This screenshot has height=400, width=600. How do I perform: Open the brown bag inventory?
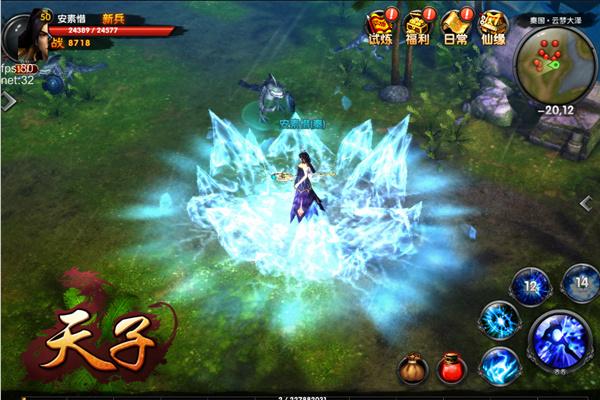pyautogui.click(x=411, y=369)
